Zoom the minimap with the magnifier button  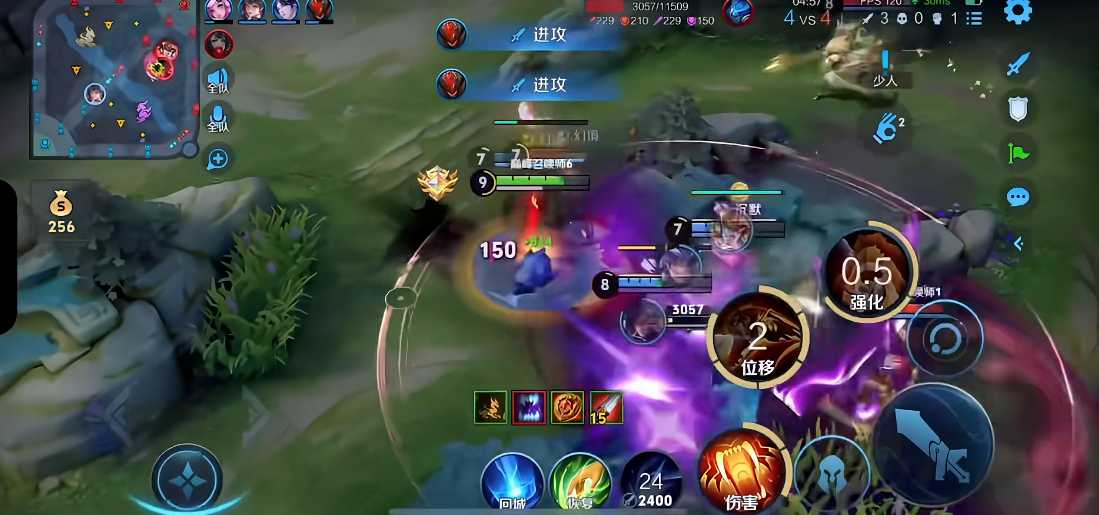218,158
